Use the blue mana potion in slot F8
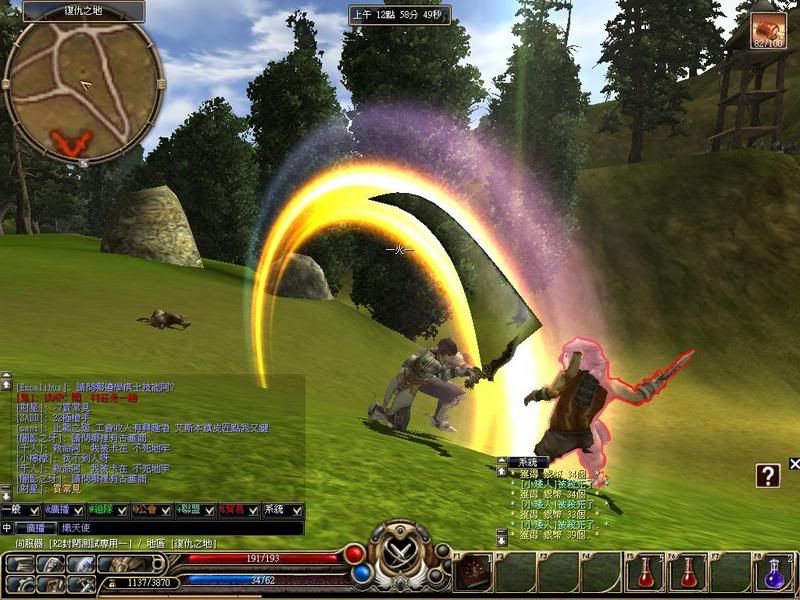Screen dimensions: 800x600 point(773,572)
